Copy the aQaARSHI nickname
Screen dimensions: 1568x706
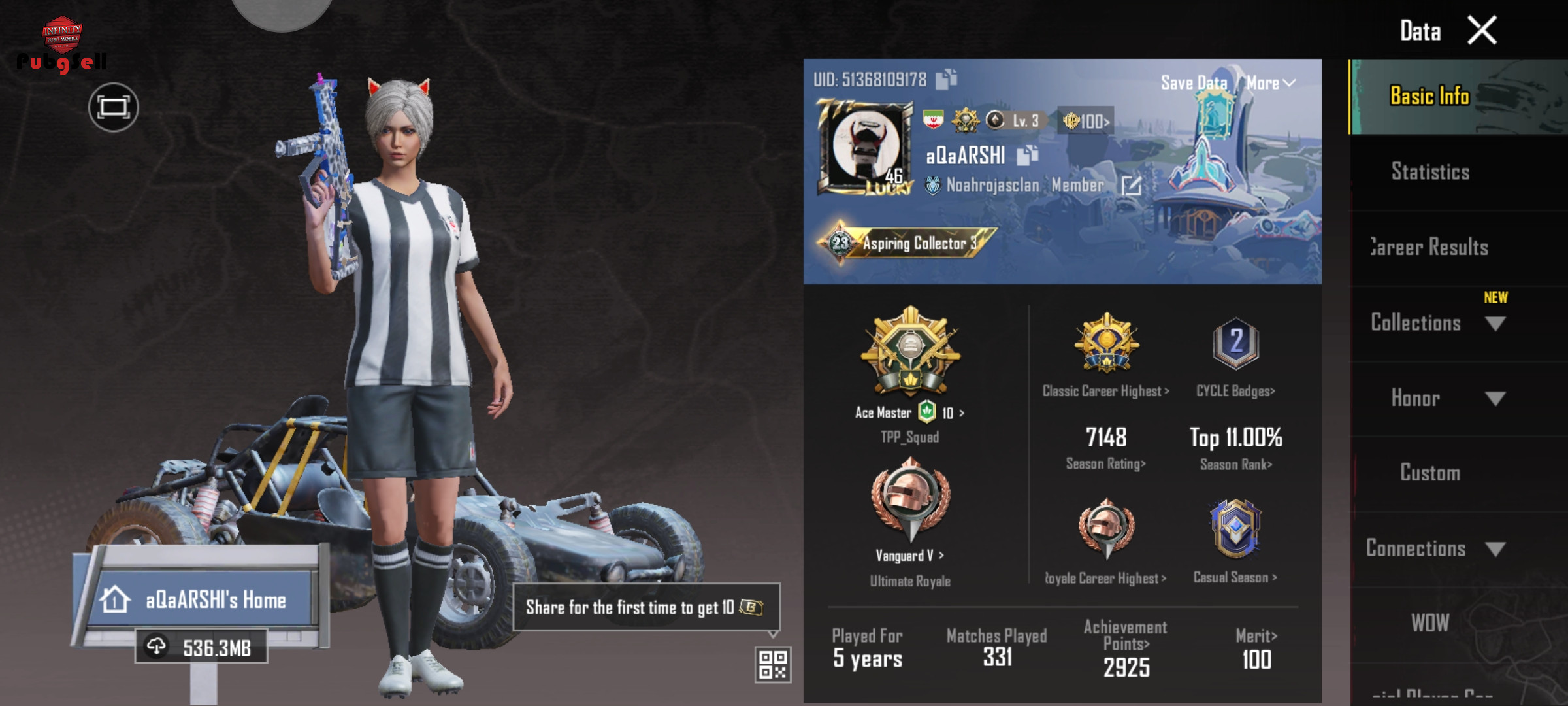[x=1027, y=156]
